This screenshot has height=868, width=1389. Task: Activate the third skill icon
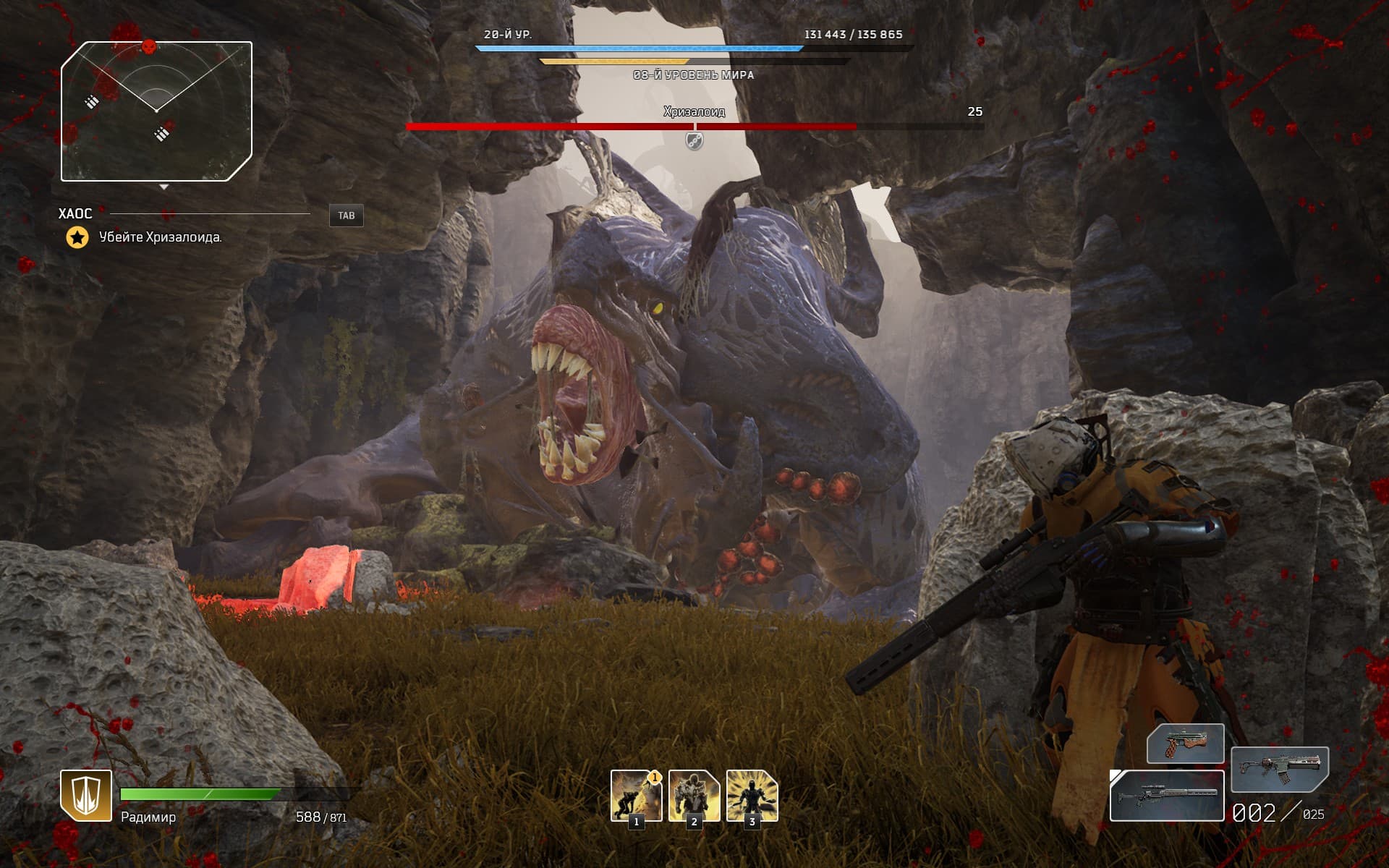click(x=752, y=795)
